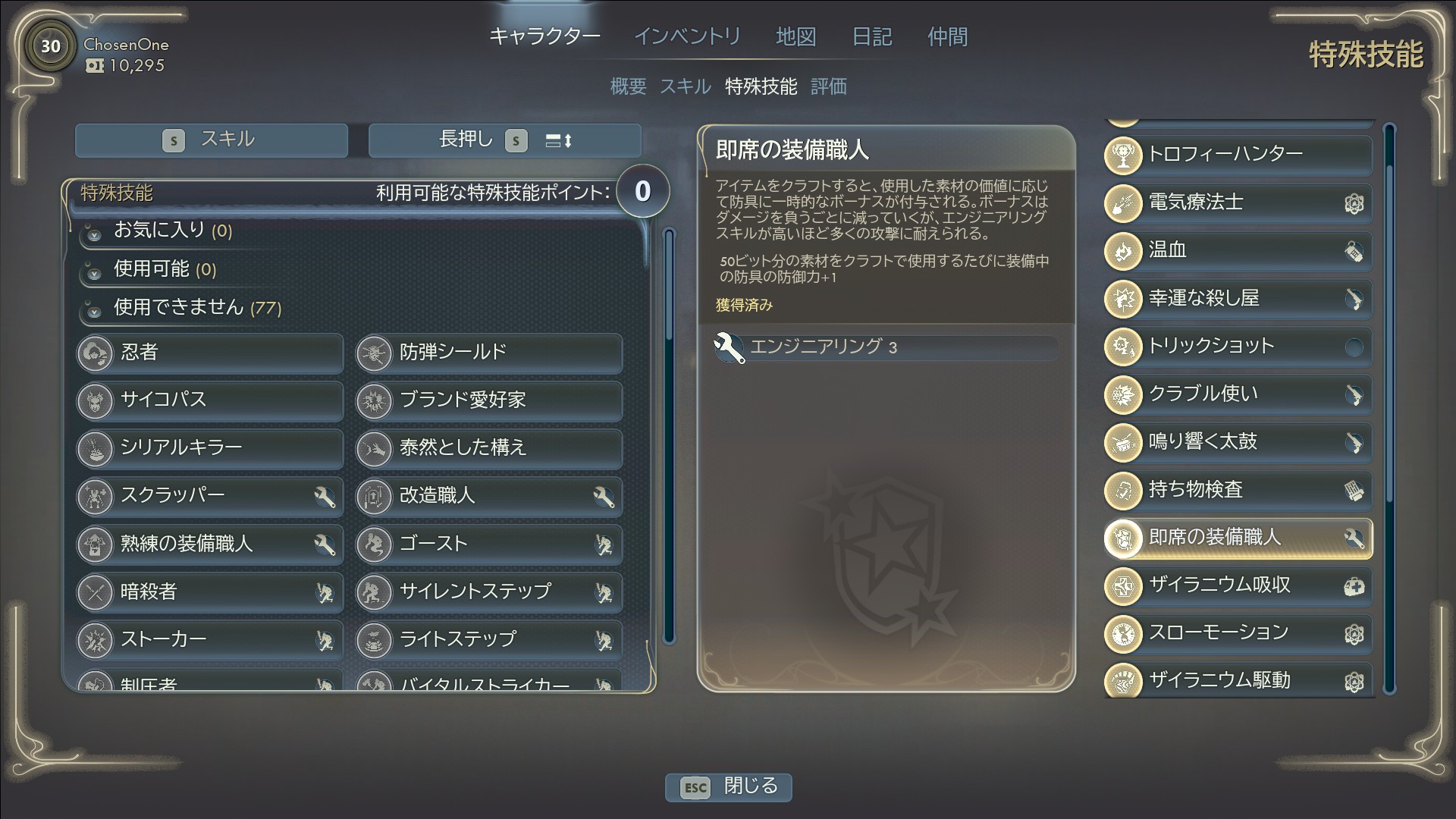Screen dimensions: 1456x819
Task: Choose the ライトステップ perk
Action: pos(489,639)
